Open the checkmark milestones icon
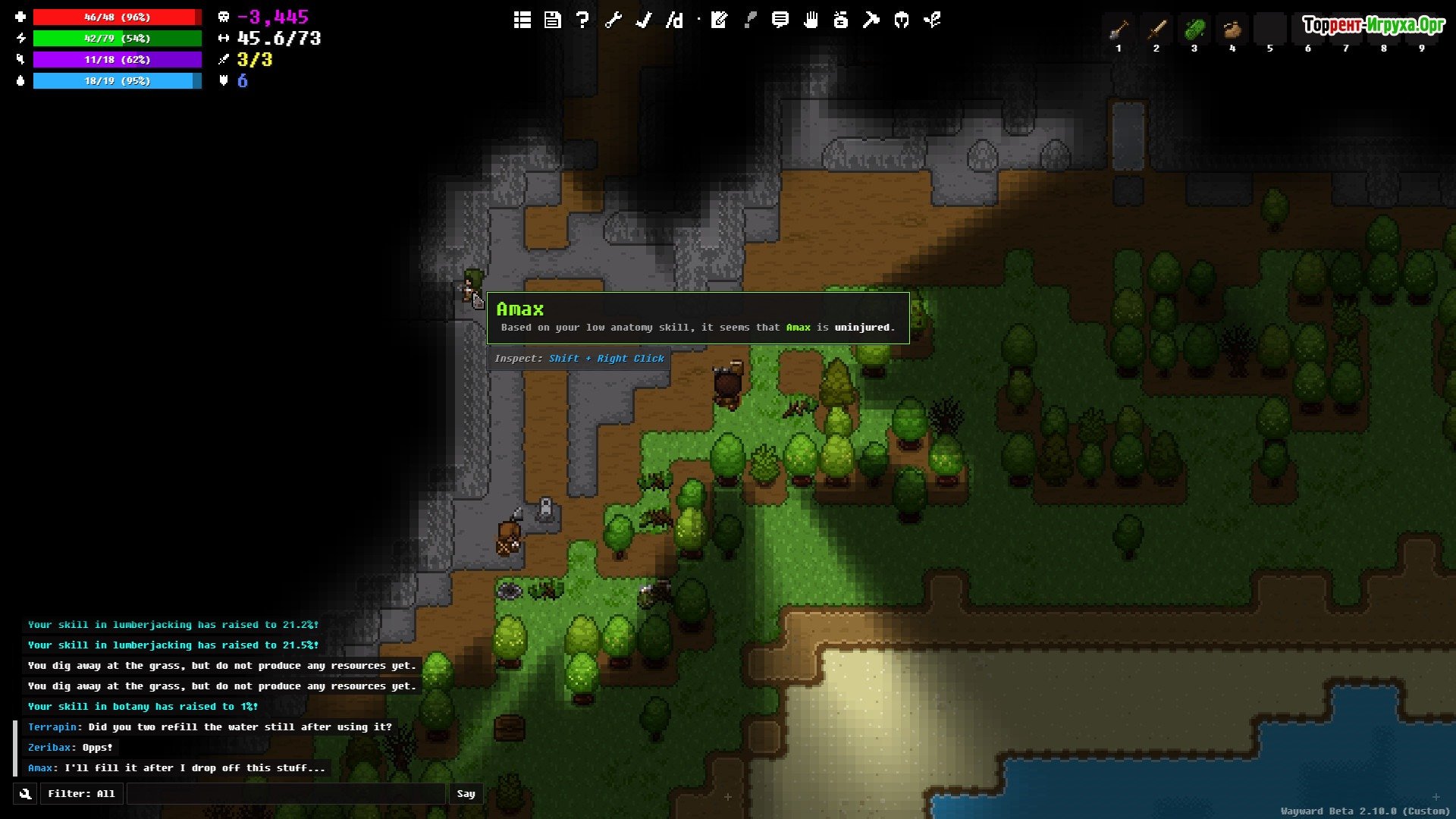This screenshot has height=819, width=1456. point(643,20)
